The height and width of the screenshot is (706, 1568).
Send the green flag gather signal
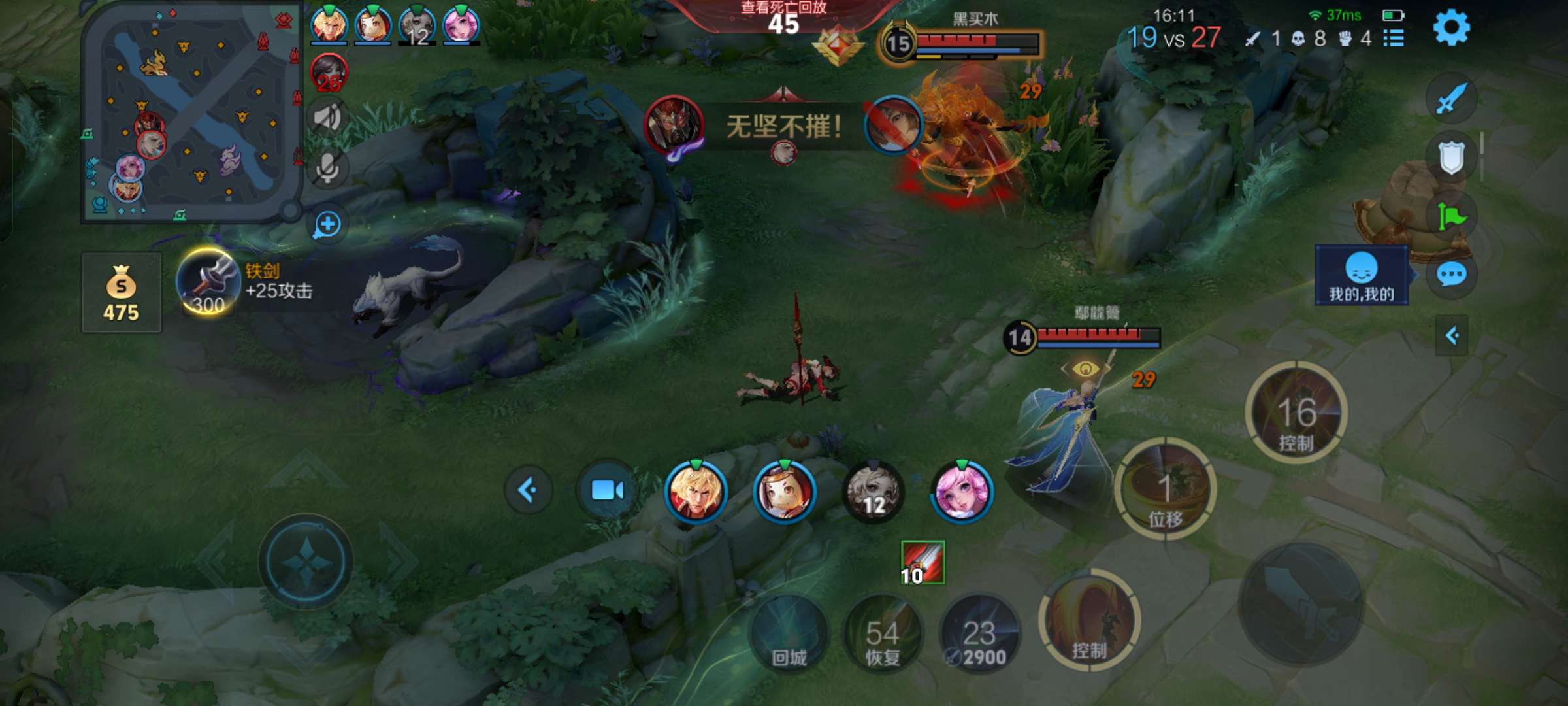pos(1451,216)
